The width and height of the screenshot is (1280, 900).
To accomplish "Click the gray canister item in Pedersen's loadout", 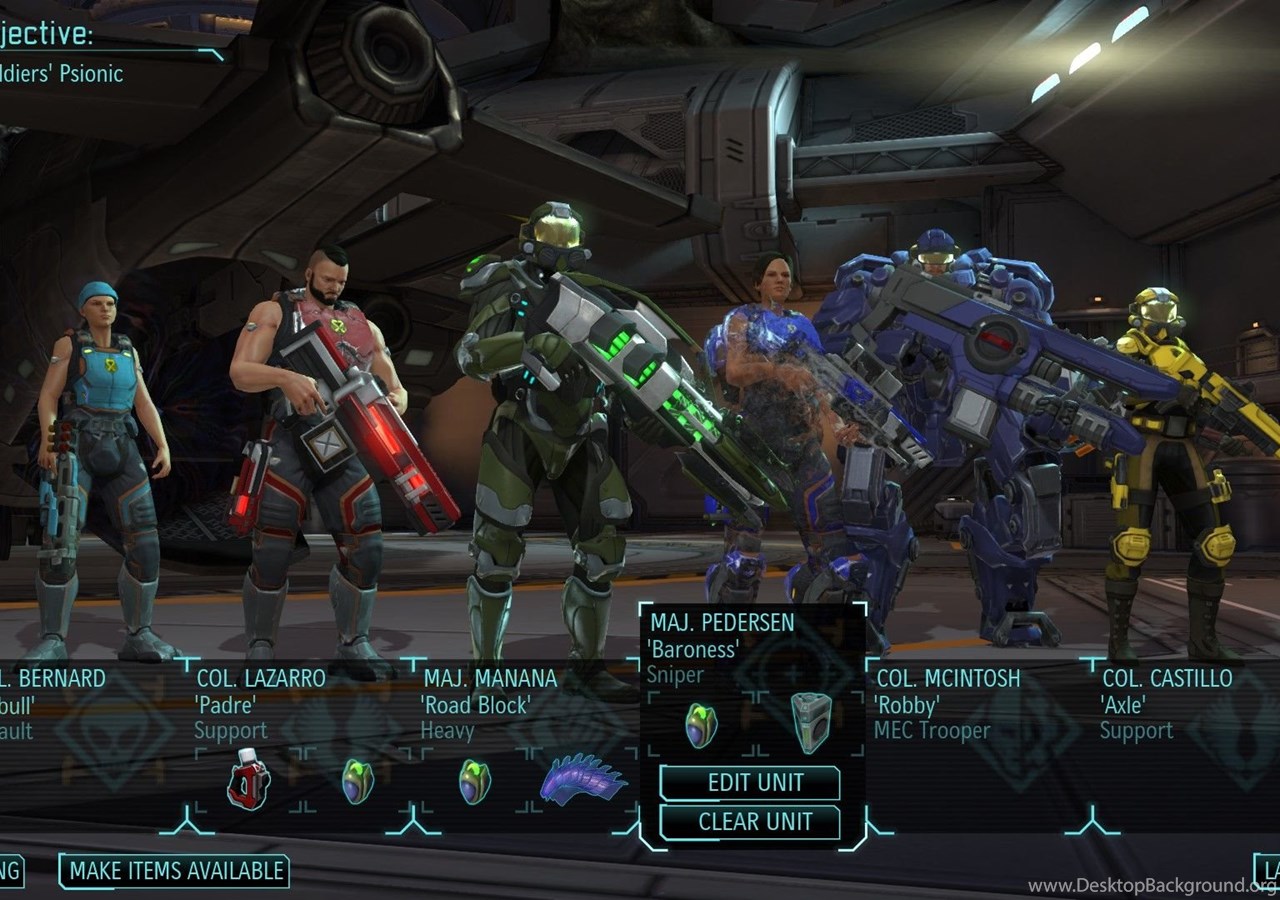I will pyautogui.click(x=811, y=722).
